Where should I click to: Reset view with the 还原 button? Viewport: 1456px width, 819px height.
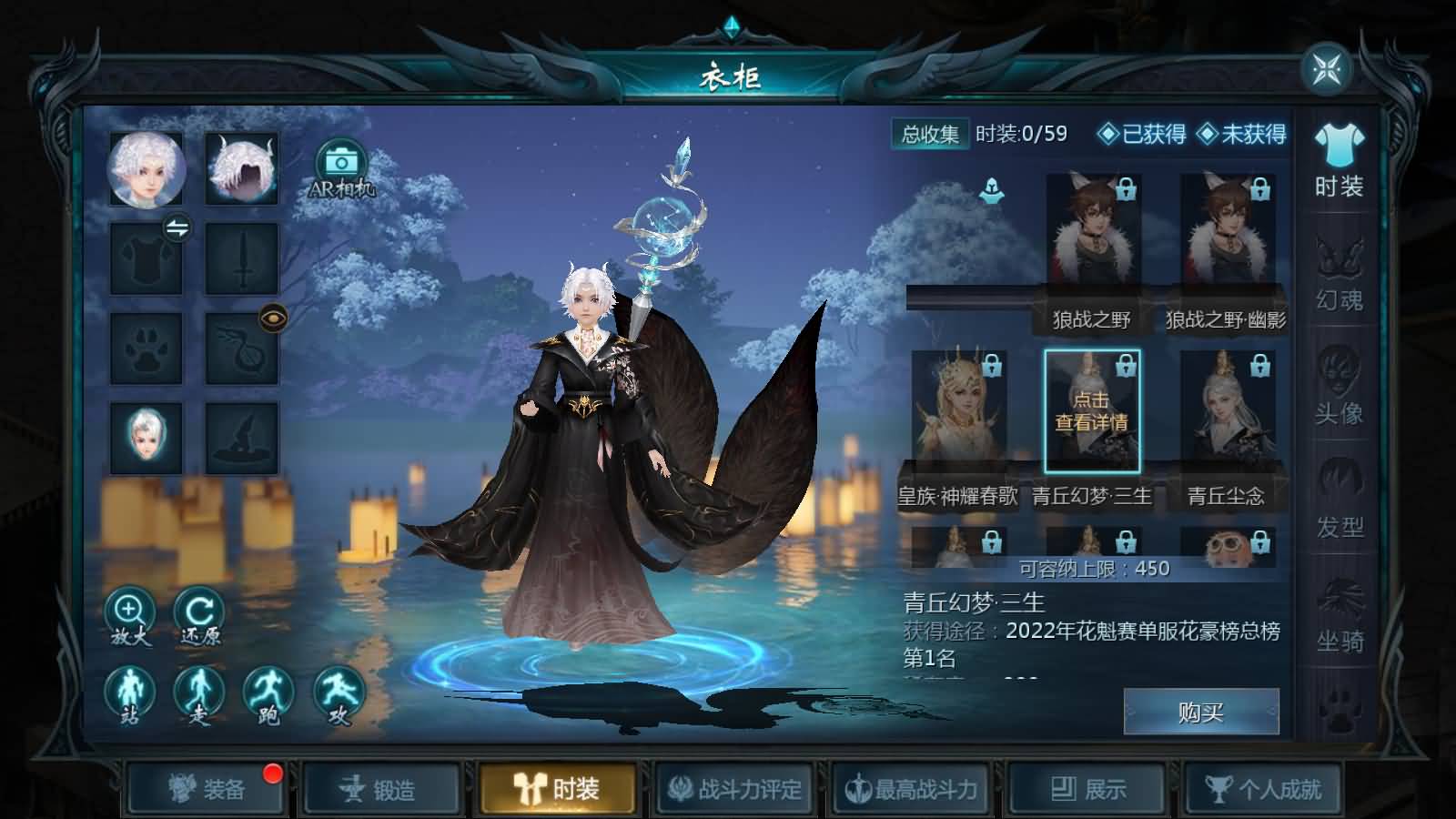(x=199, y=615)
